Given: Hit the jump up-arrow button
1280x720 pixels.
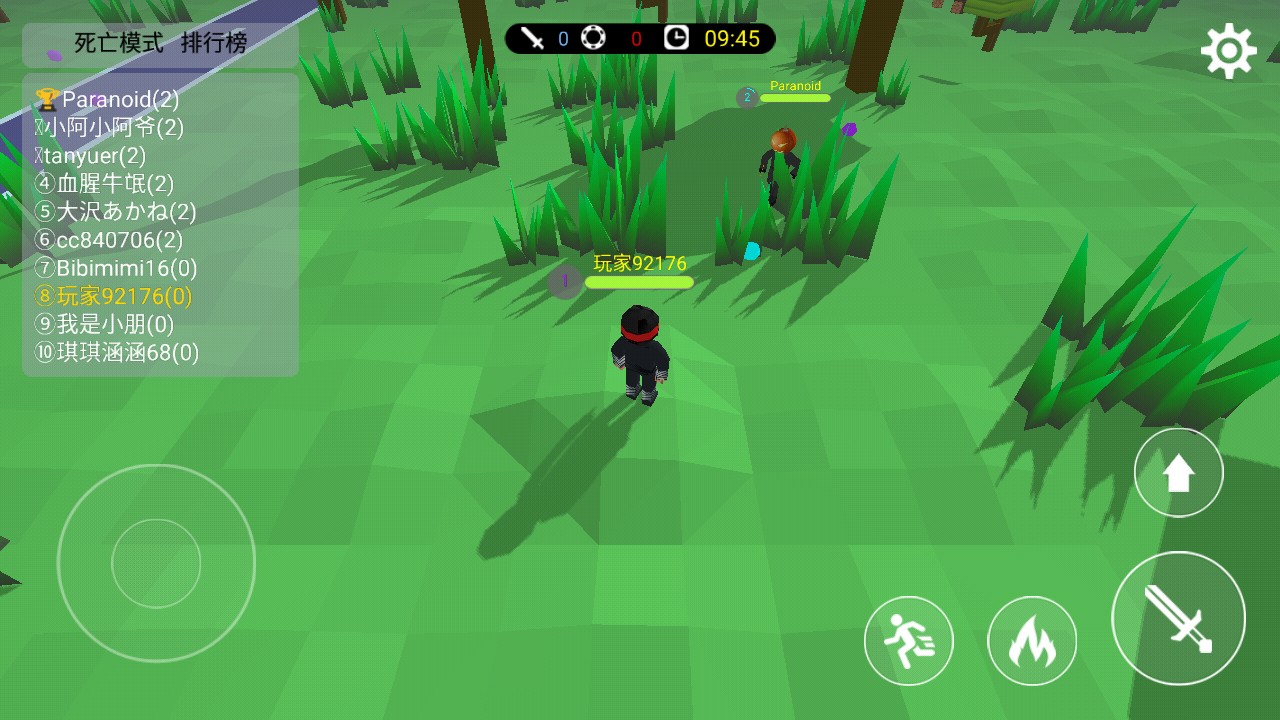Looking at the screenshot, I should 1178,473.
